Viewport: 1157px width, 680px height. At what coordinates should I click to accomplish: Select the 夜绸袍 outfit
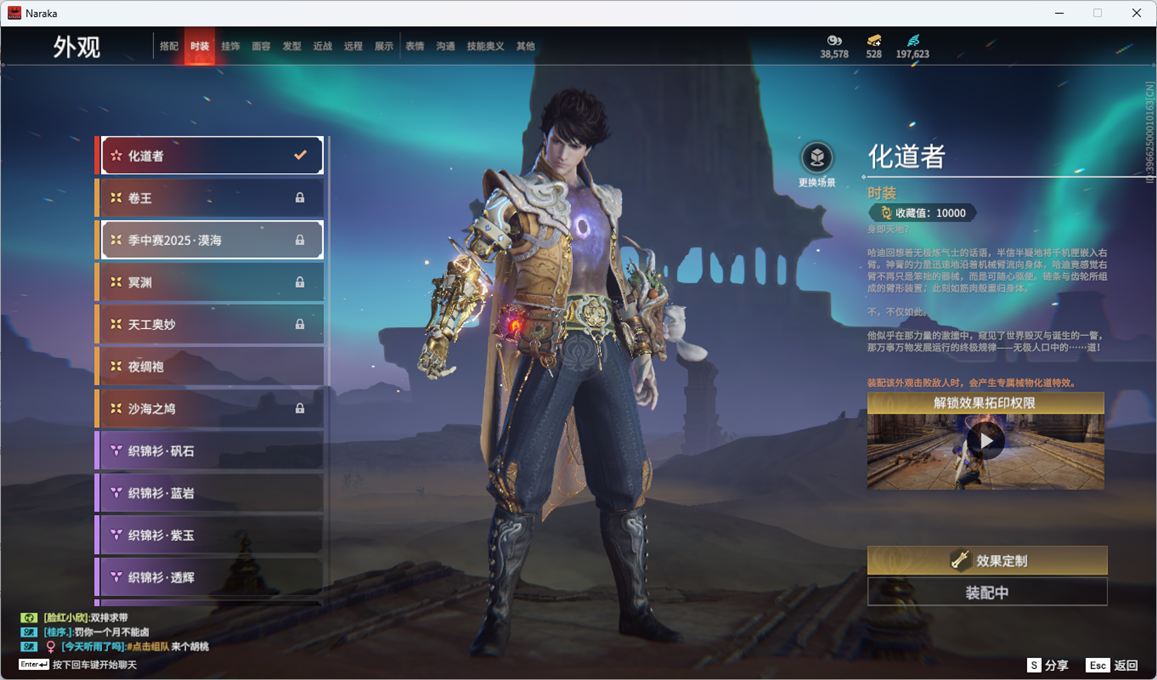tap(210, 367)
